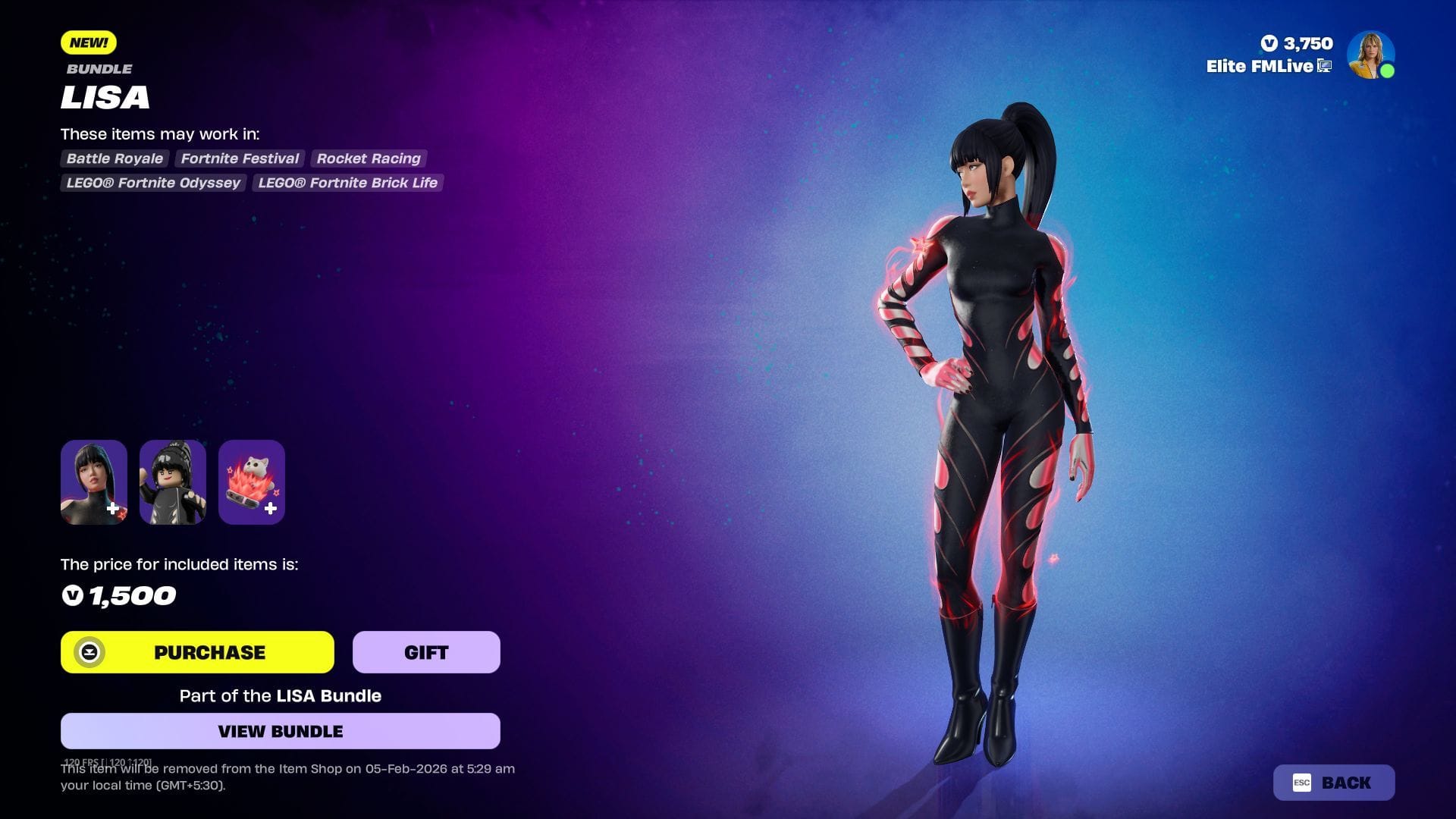Open the LEGO Fortnite Brick Life tag
The width and height of the screenshot is (1456, 819).
[x=346, y=183]
